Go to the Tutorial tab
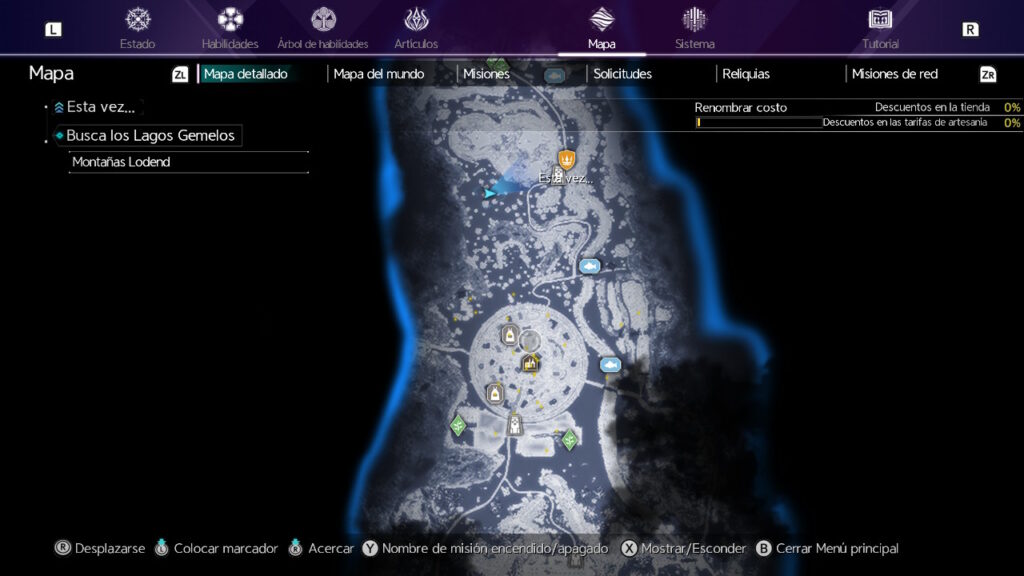 tap(880, 28)
